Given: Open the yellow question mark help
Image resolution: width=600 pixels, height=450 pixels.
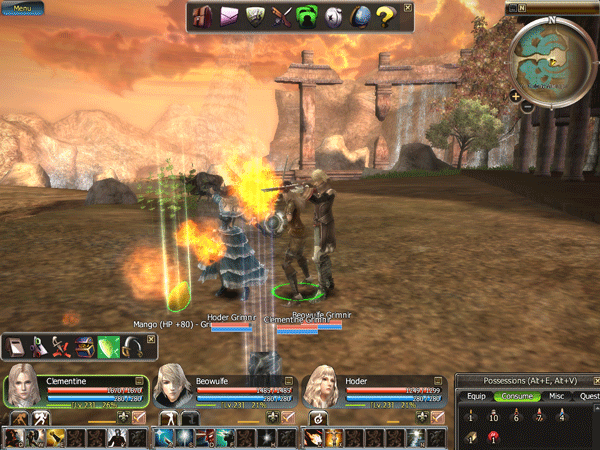Looking at the screenshot, I should pyautogui.click(x=384, y=17).
